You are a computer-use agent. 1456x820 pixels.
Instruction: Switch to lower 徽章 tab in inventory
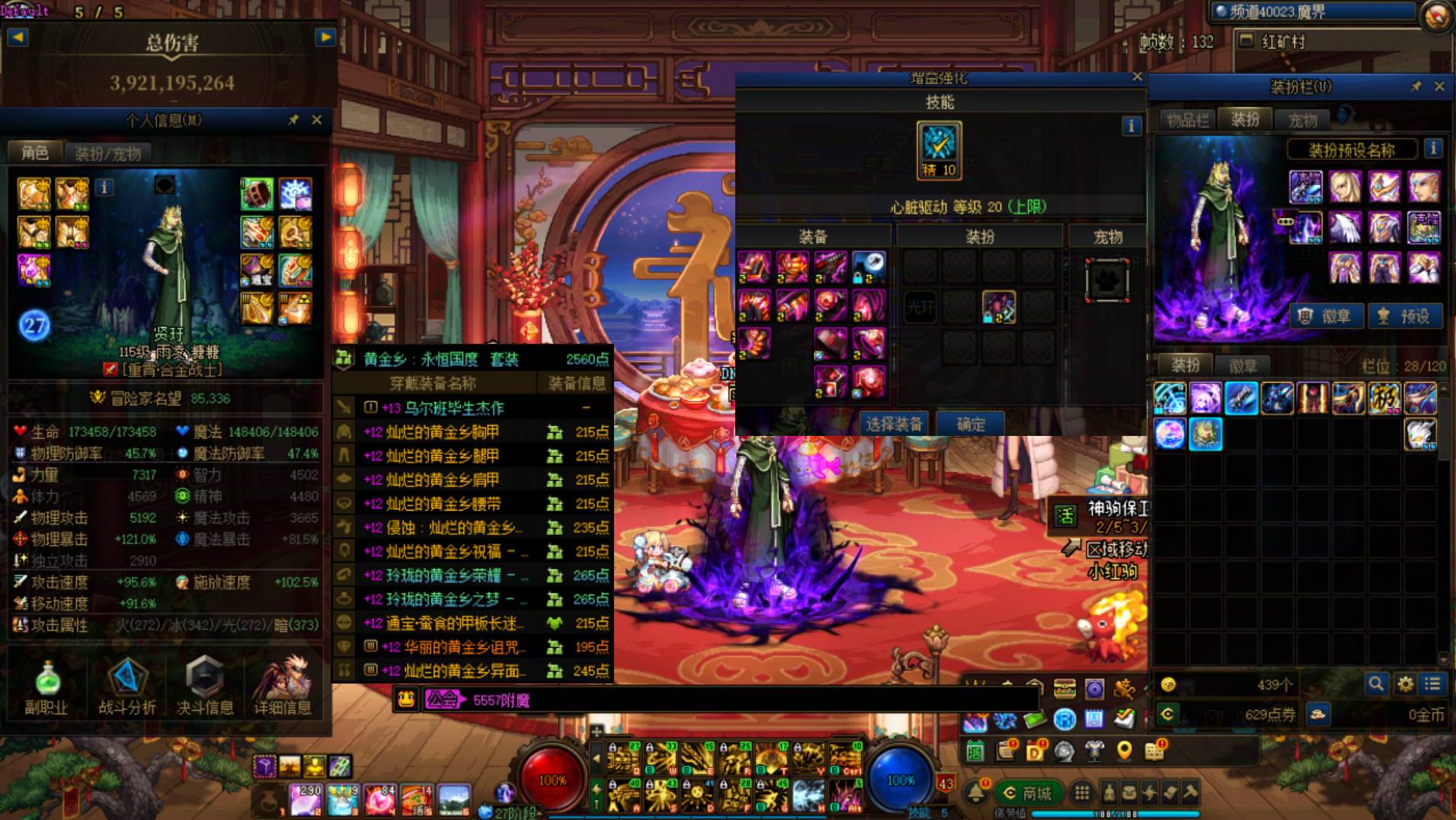point(1242,366)
